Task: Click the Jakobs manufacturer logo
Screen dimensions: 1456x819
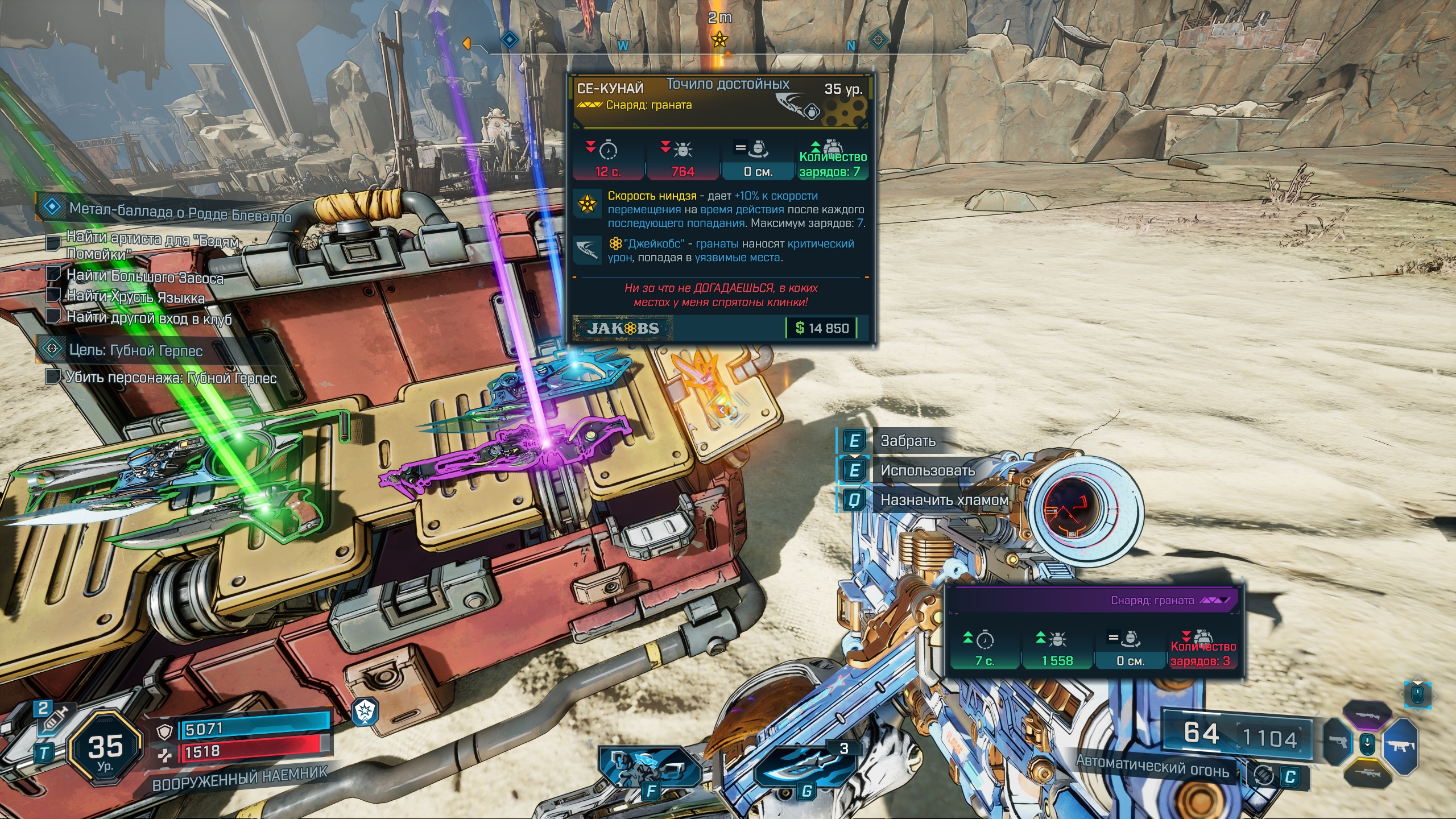Action: coord(623,328)
